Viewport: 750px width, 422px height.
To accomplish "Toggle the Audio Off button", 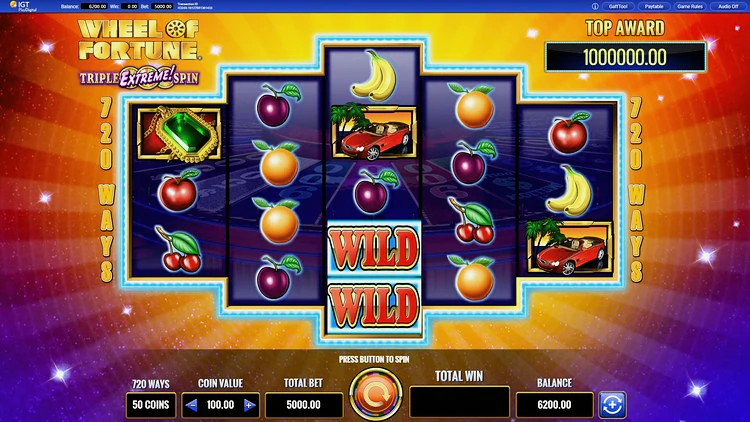I will [x=729, y=6].
